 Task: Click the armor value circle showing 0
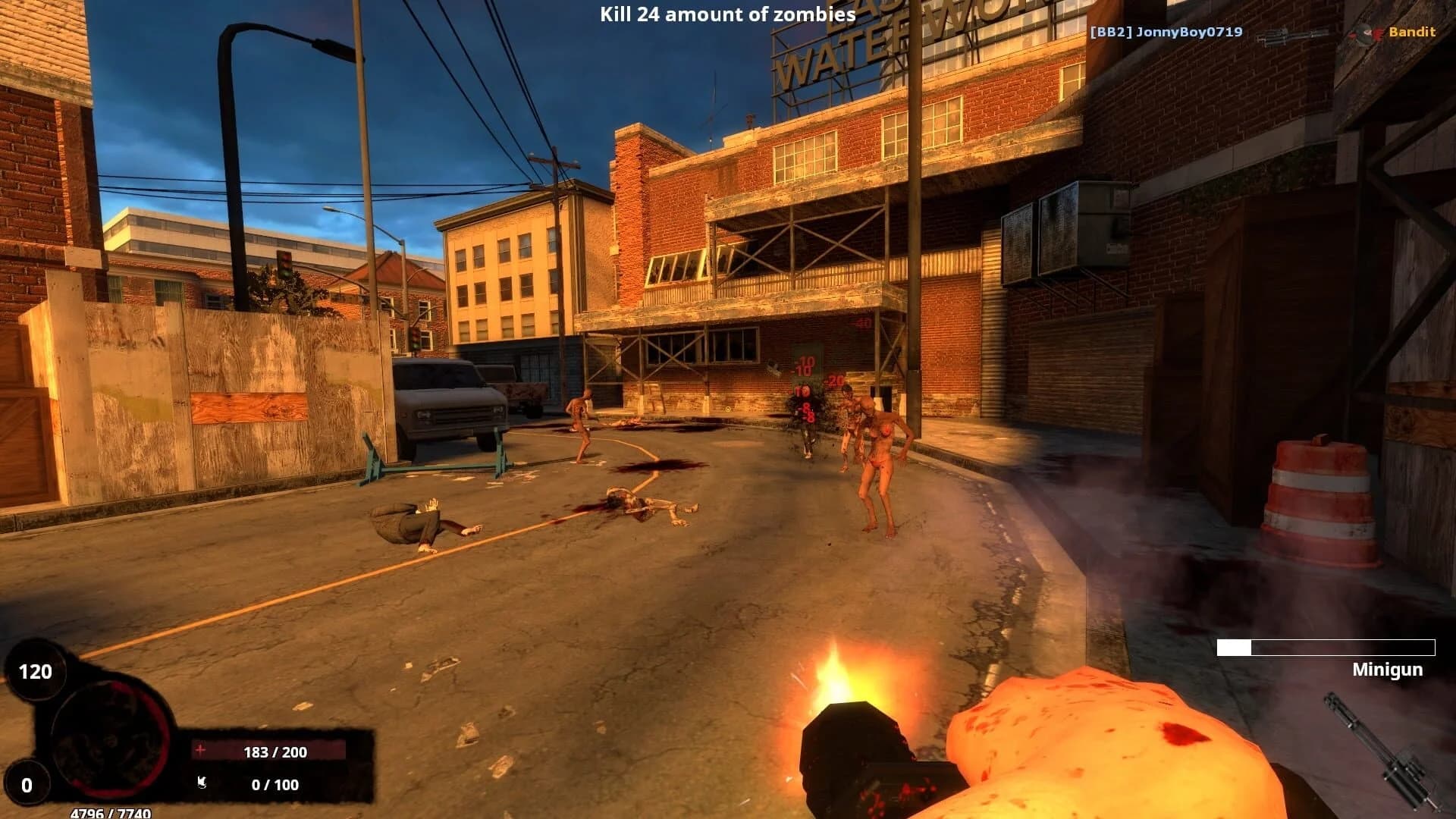[25, 781]
